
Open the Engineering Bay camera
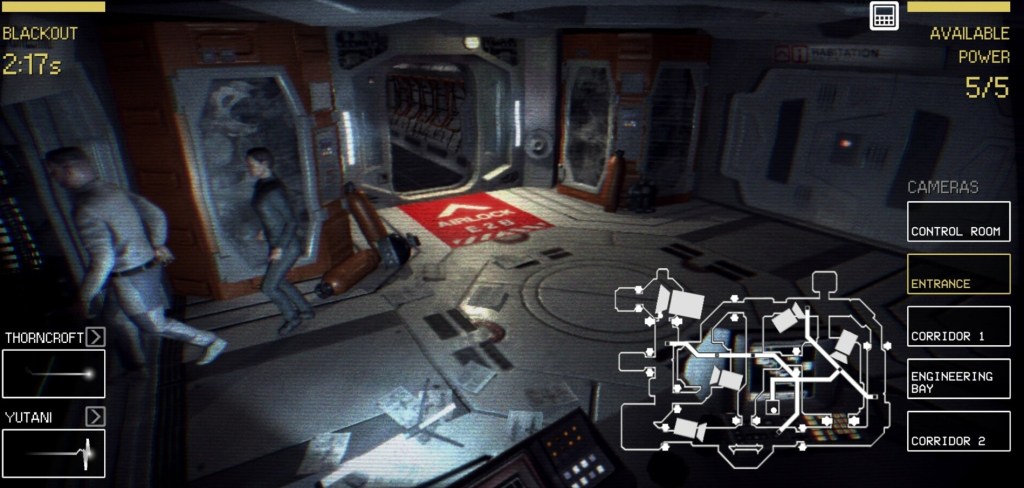[x=958, y=379]
